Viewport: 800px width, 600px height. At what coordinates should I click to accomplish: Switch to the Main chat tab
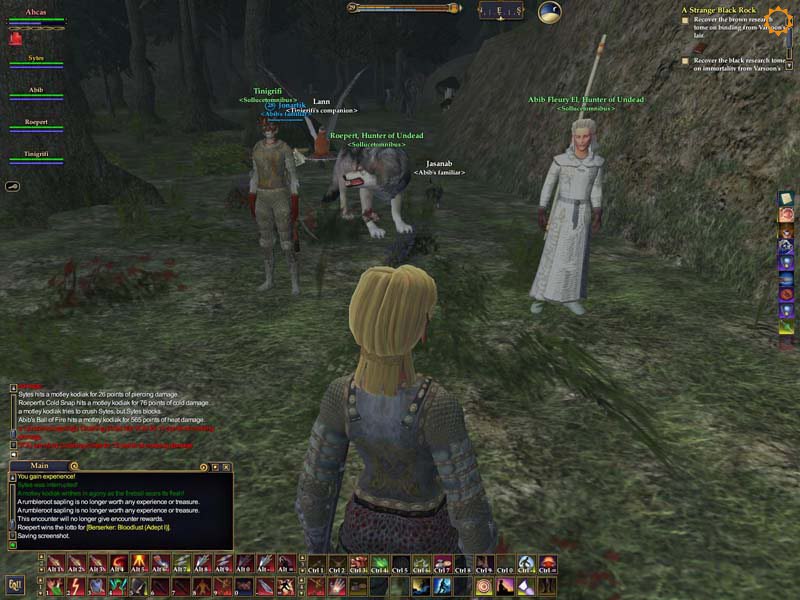40,466
